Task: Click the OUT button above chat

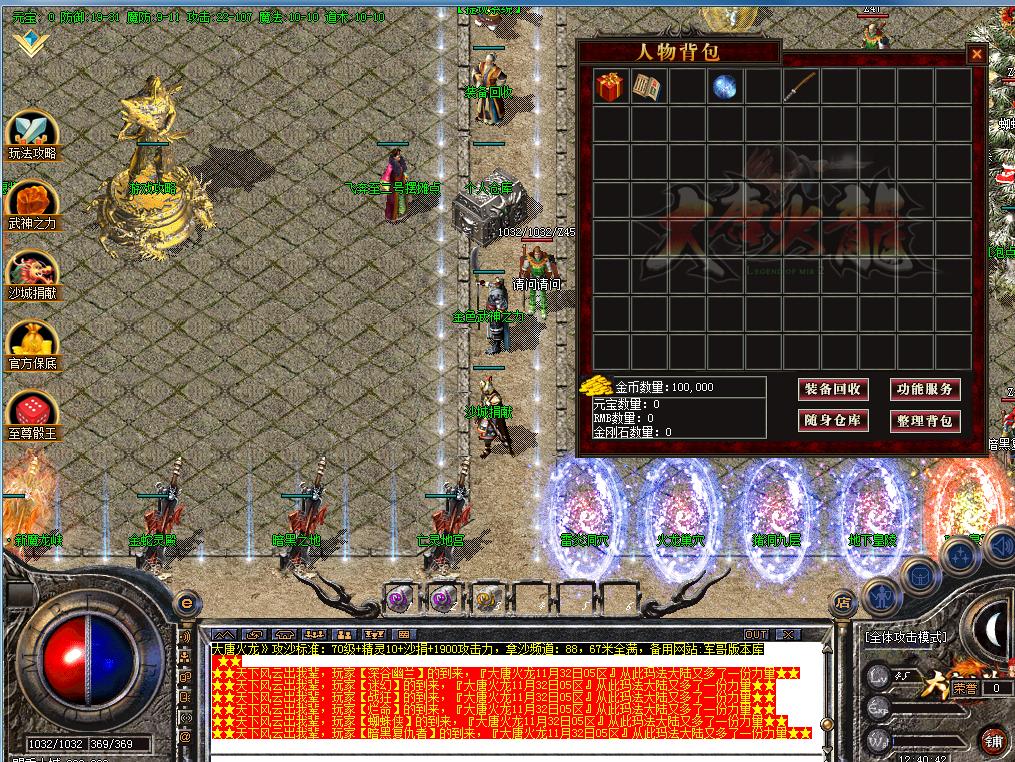Action: click(756, 634)
